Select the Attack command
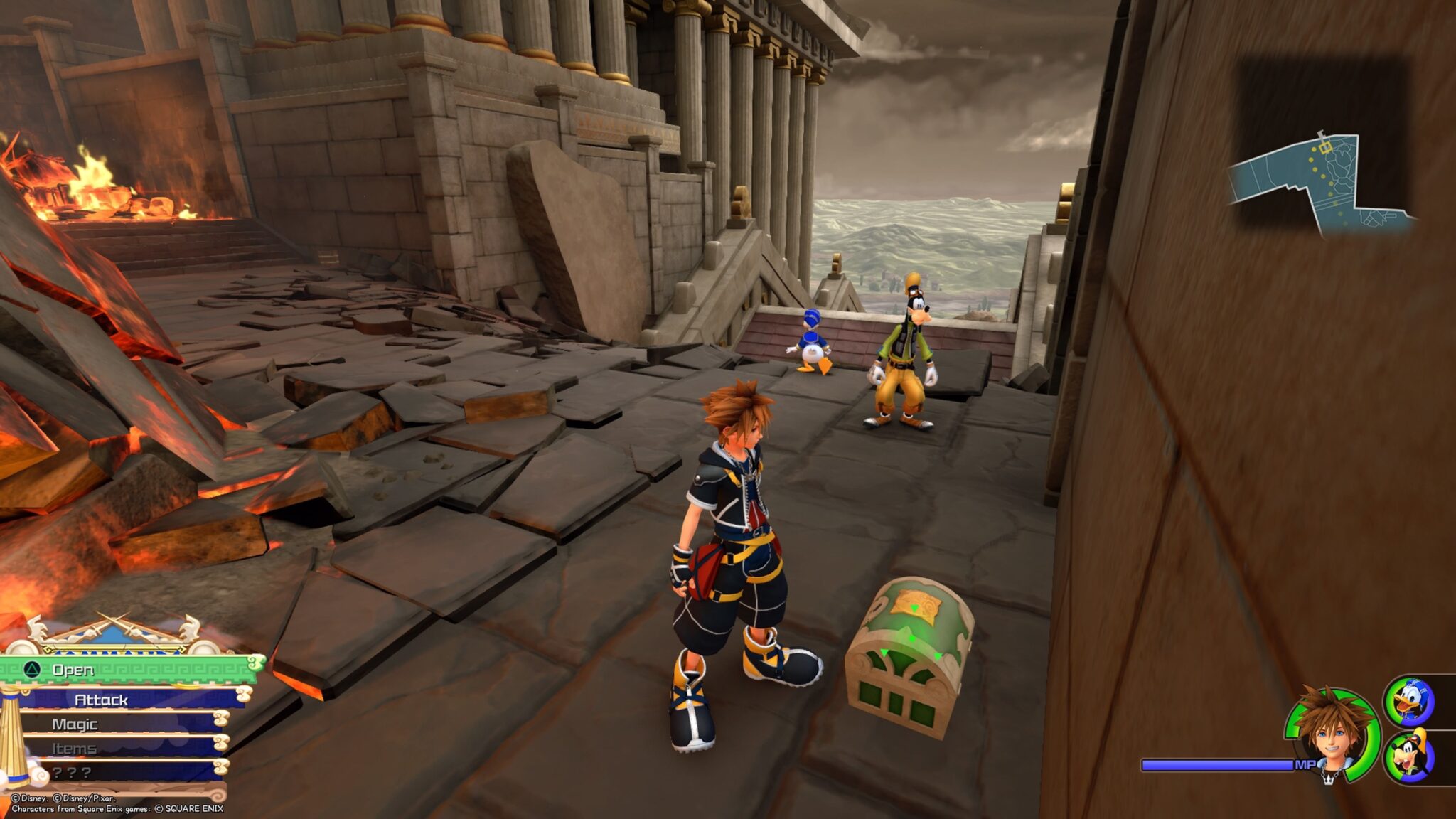1456x819 pixels. tap(101, 701)
